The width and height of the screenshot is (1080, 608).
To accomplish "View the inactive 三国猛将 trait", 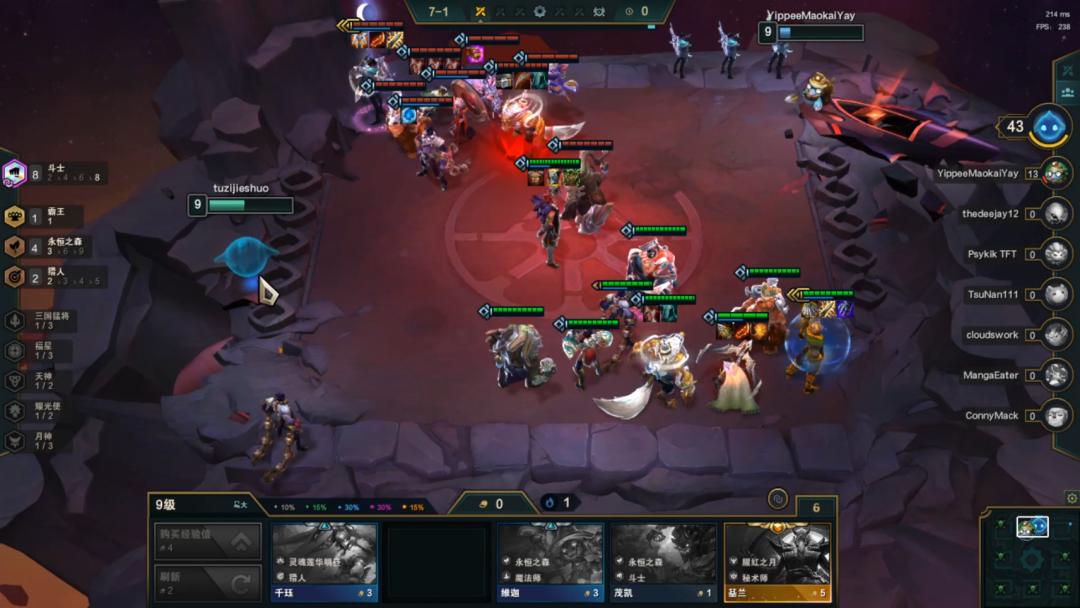I will (15, 321).
